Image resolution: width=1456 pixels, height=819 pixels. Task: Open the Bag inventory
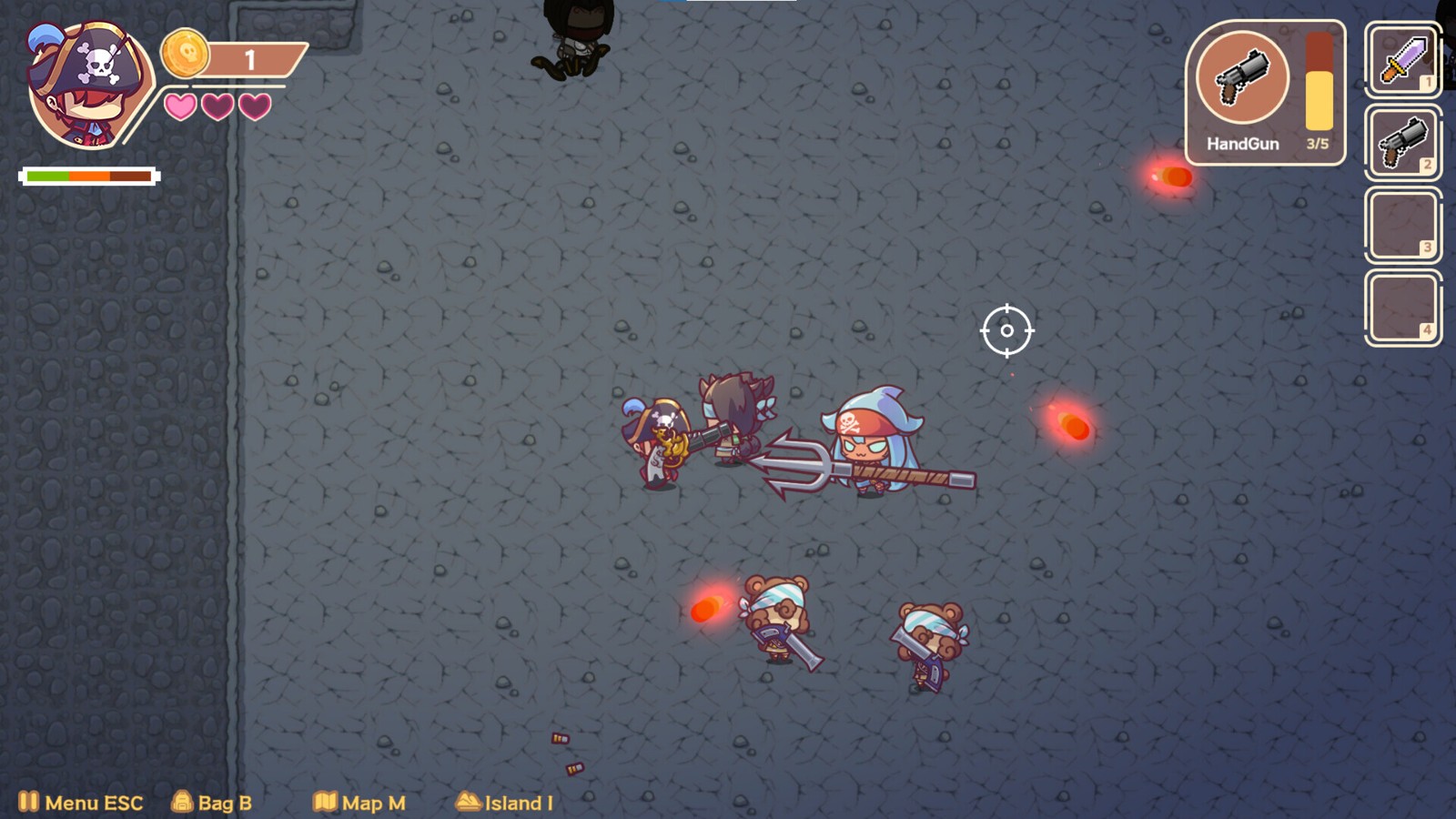point(212,802)
